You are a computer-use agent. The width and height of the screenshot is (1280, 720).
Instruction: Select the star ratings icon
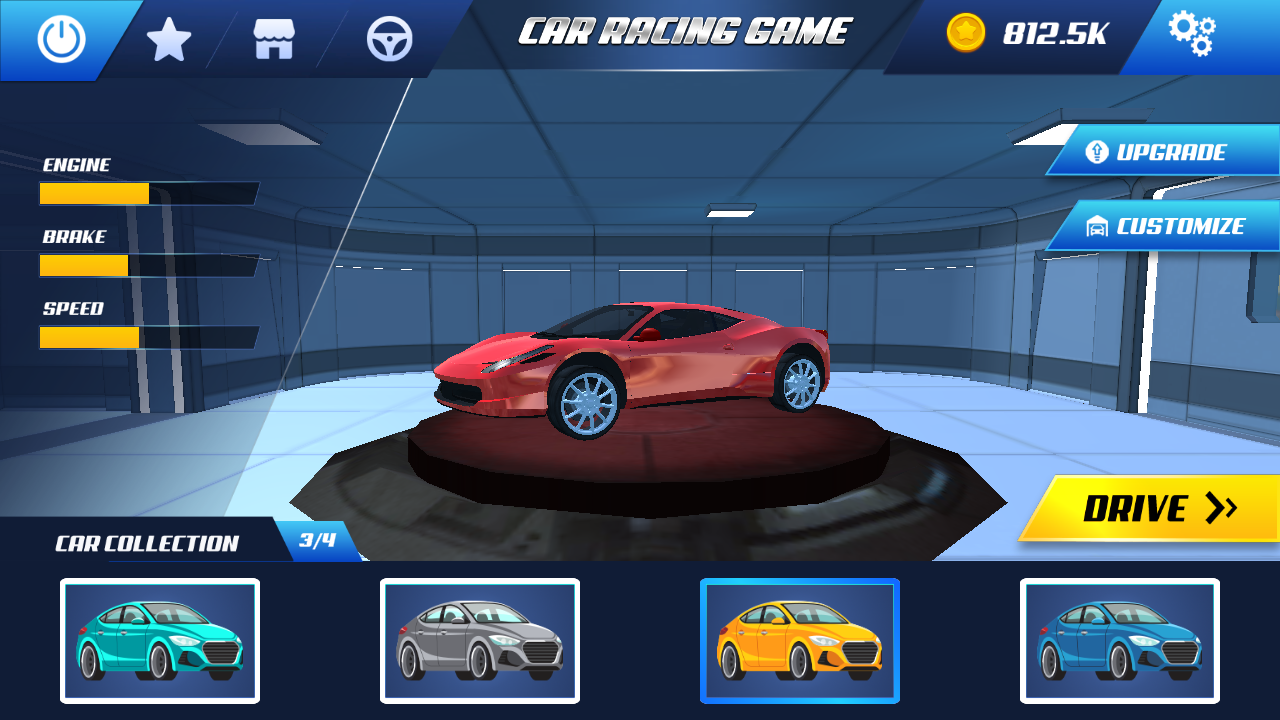pyautogui.click(x=168, y=38)
